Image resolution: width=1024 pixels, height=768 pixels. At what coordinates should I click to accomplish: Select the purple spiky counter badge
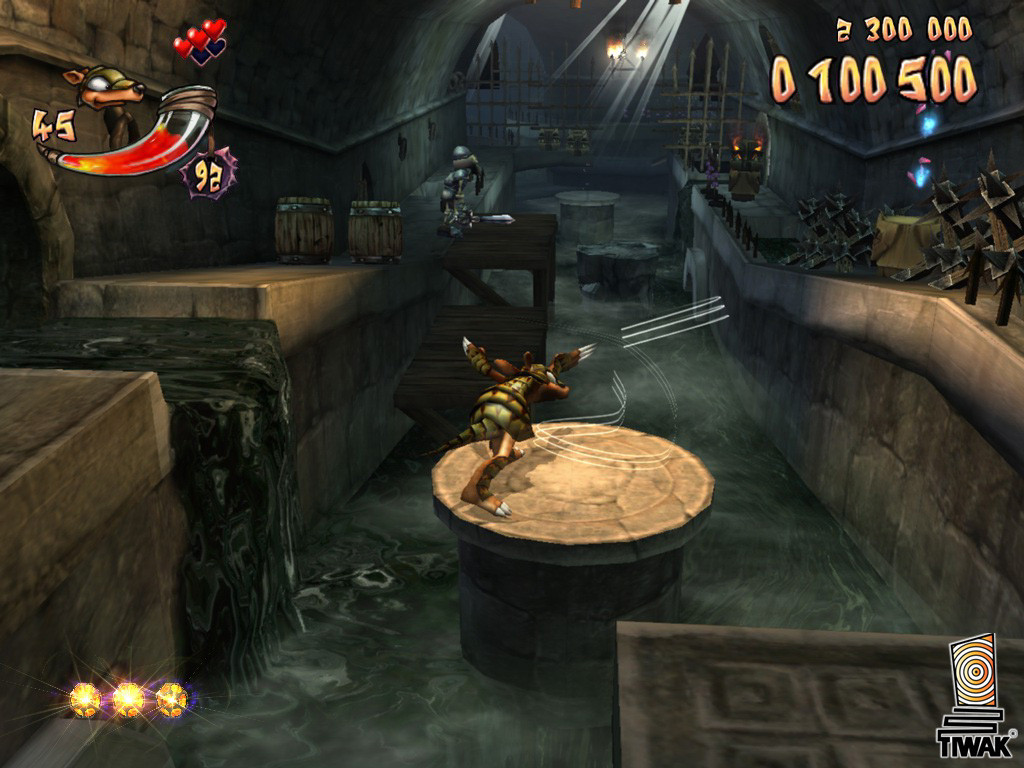(x=208, y=174)
